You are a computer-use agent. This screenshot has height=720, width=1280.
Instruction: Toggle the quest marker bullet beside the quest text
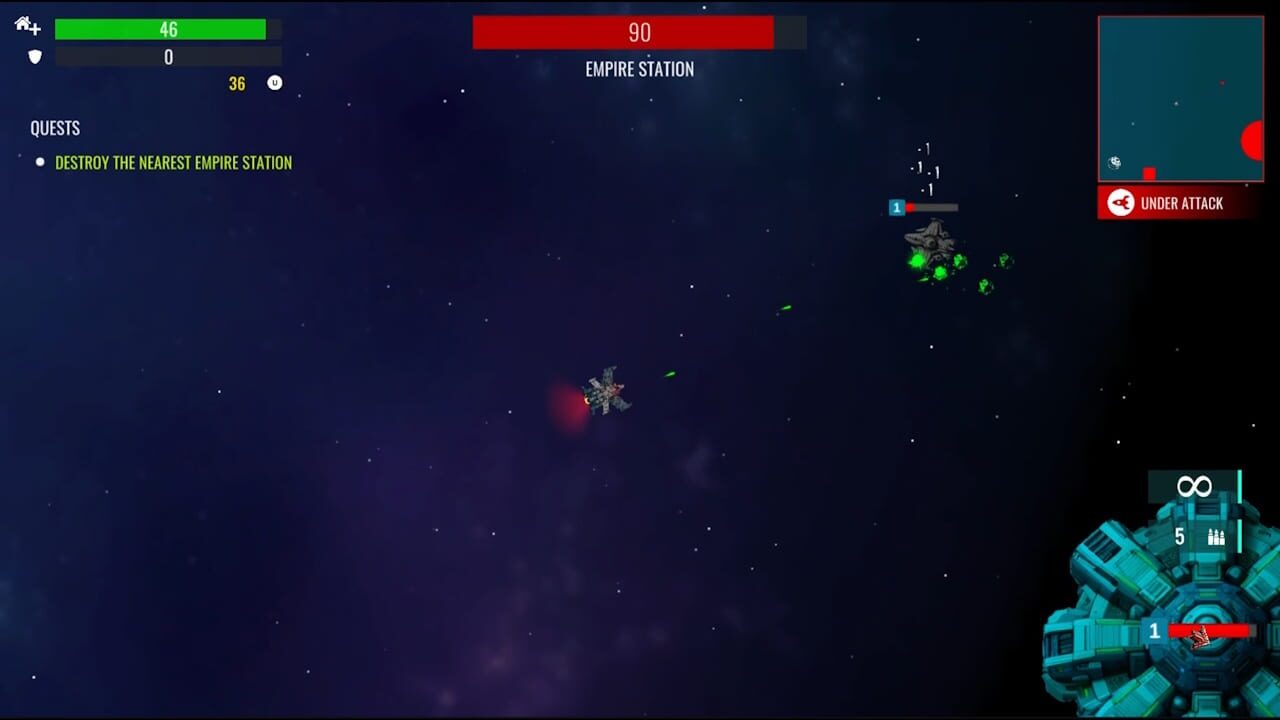(x=40, y=162)
